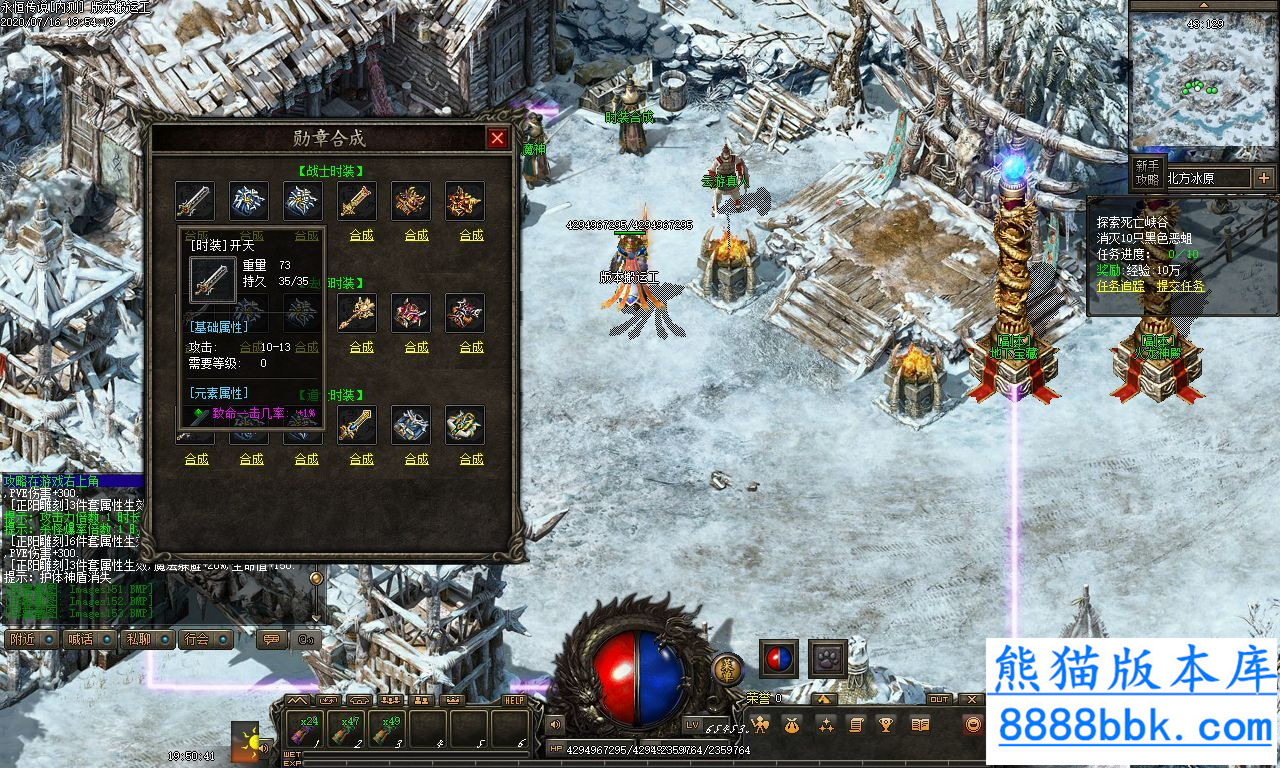The image size is (1280, 768).
Task: Submit the quest via 提交任务
Action: [x=1181, y=286]
